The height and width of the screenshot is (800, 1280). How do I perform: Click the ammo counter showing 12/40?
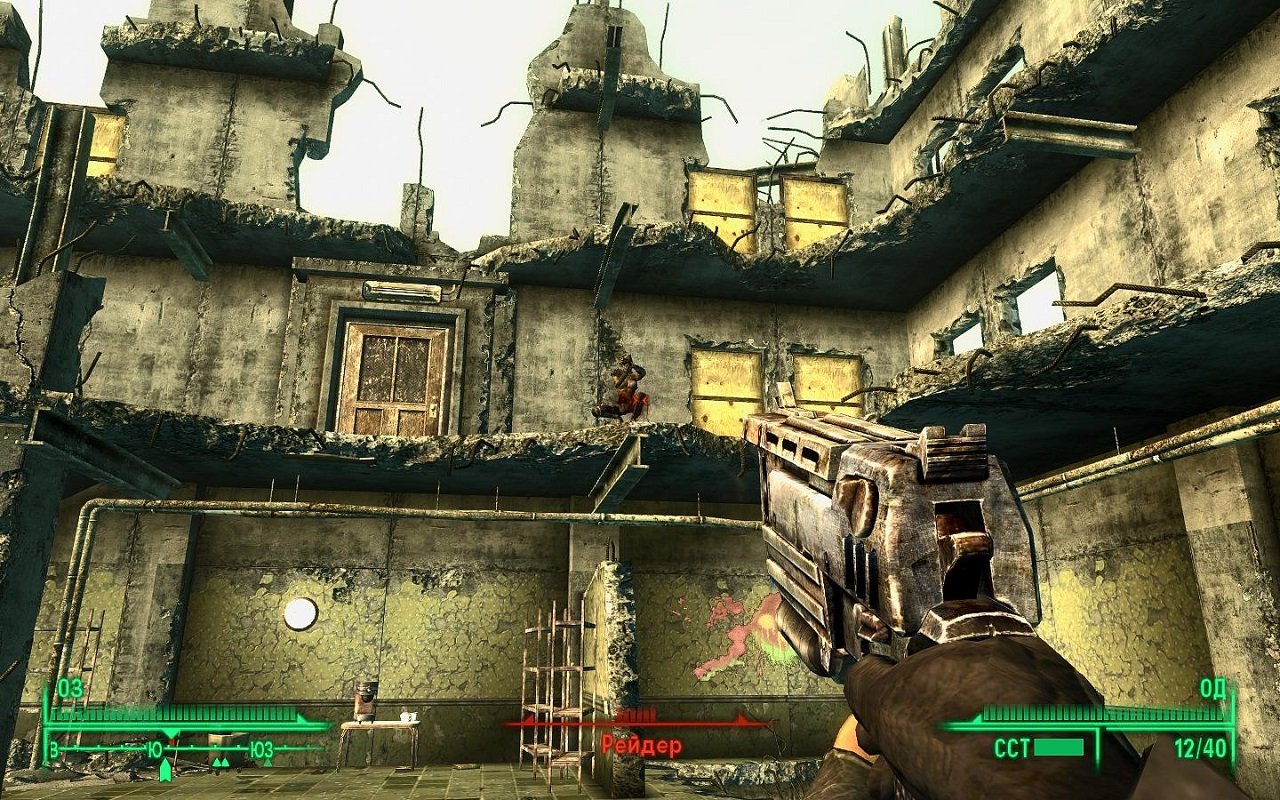pyautogui.click(x=1201, y=747)
